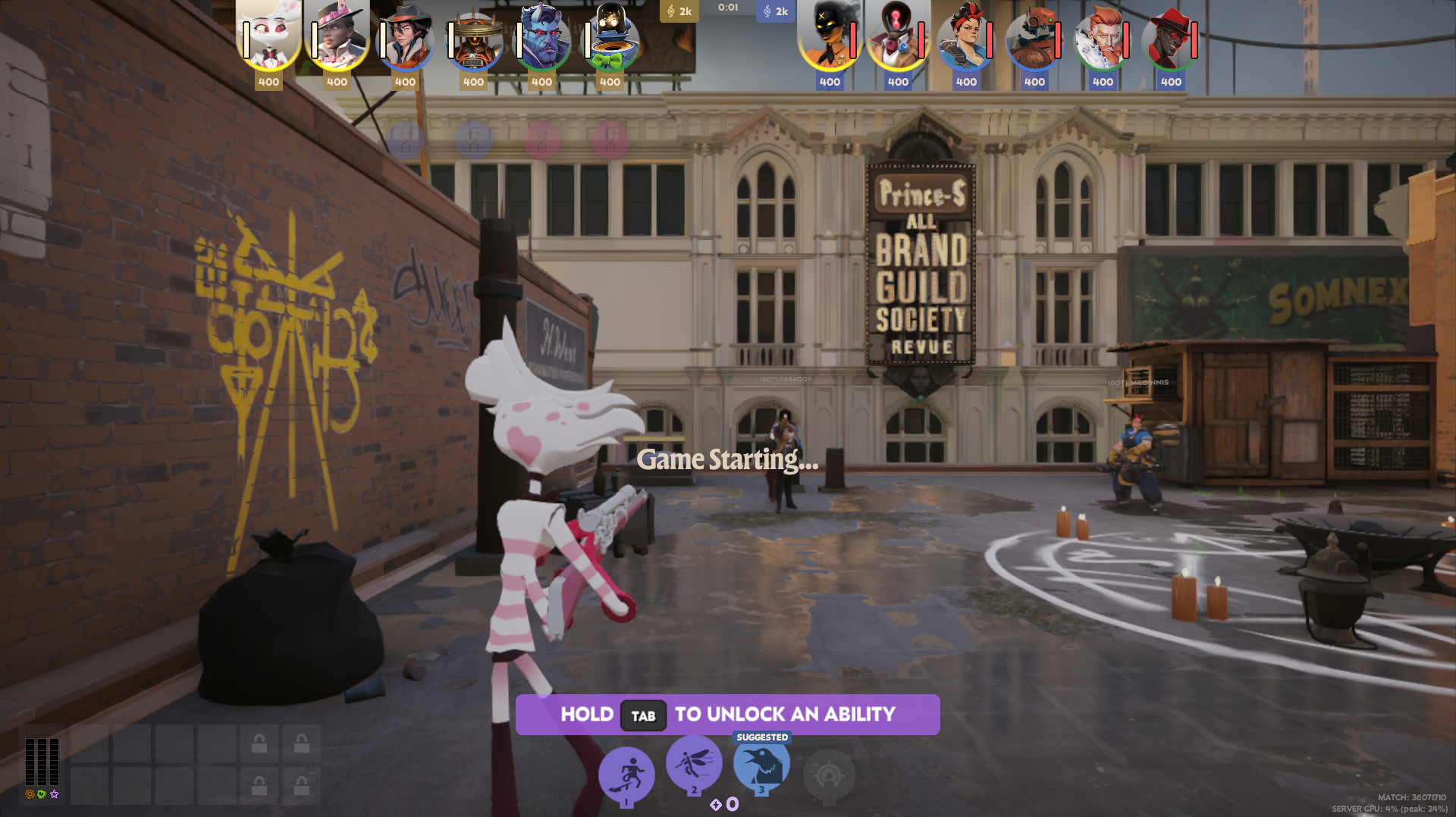Select the blue horned demon teammate portrait
Image resolution: width=1456 pixels, height=817 pixels.
[x=542, y=36]
